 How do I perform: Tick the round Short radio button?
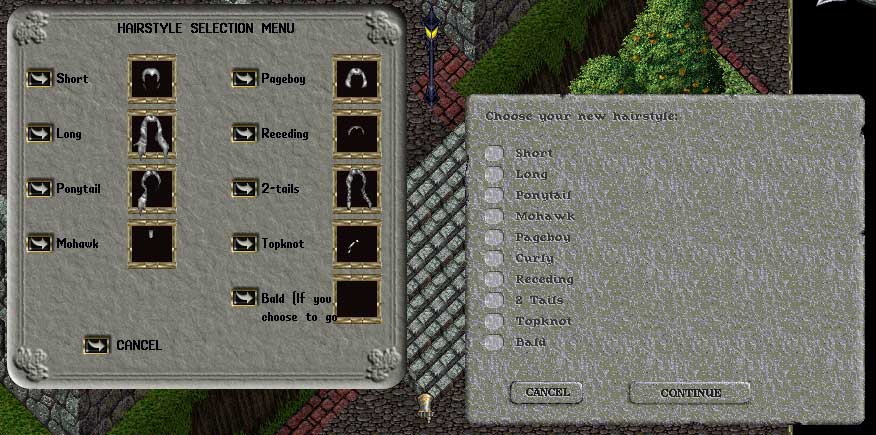click(494, 153)
